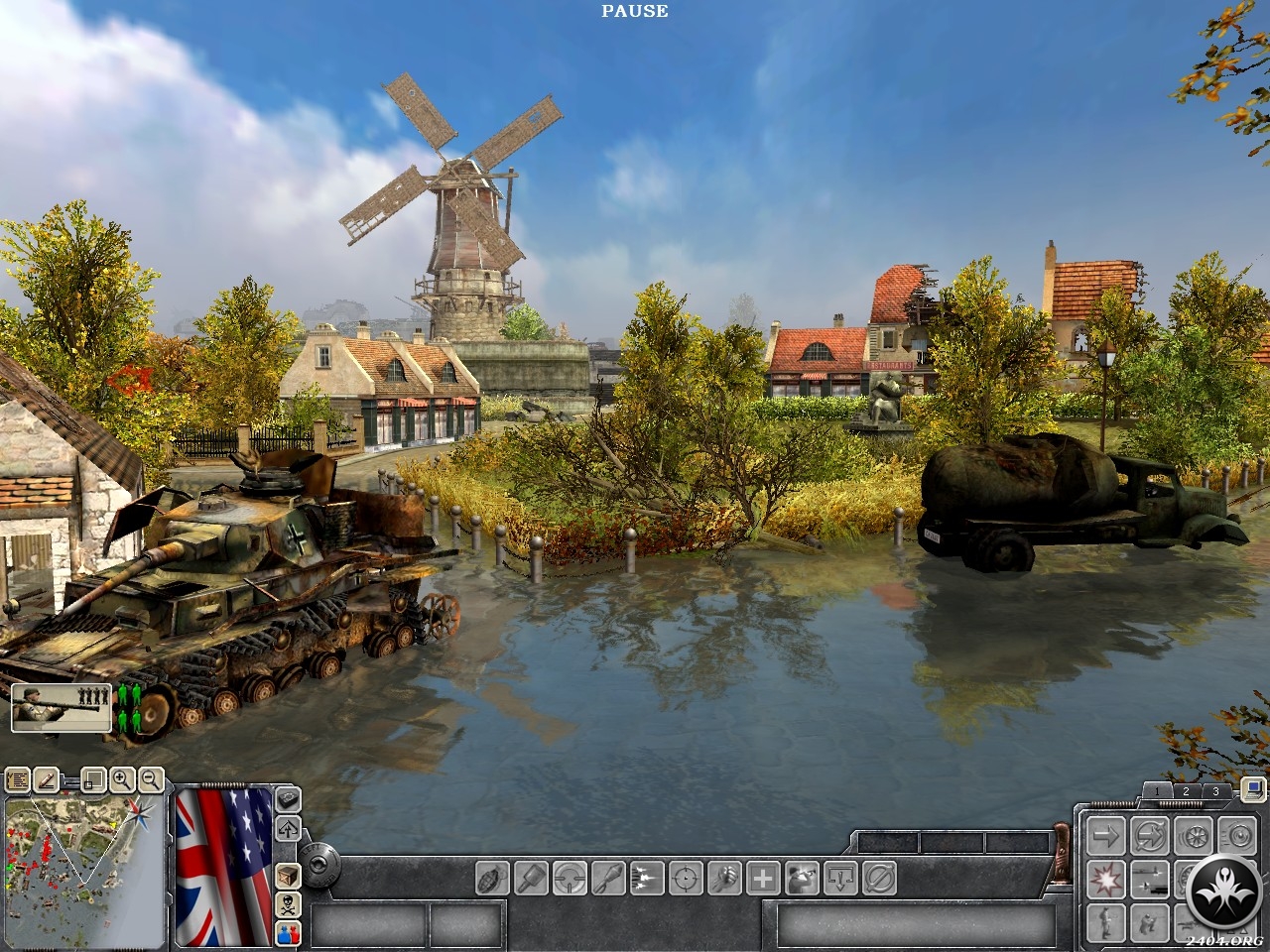The image size is (1270, 952).
Task: Choose the anti-tank grenade action
Action: click(532, 878)
